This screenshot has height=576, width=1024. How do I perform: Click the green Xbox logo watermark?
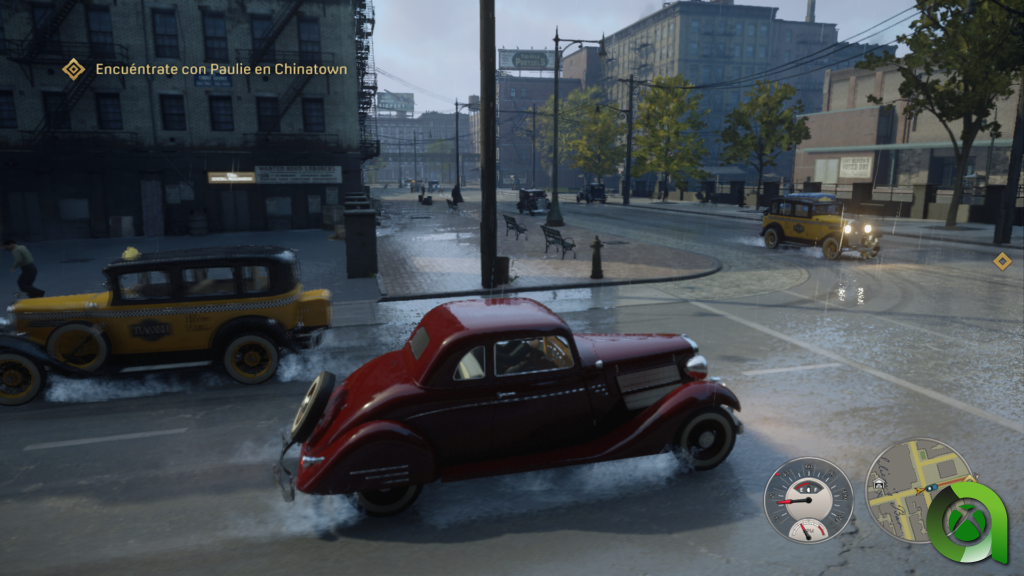[x=965, y=522]
